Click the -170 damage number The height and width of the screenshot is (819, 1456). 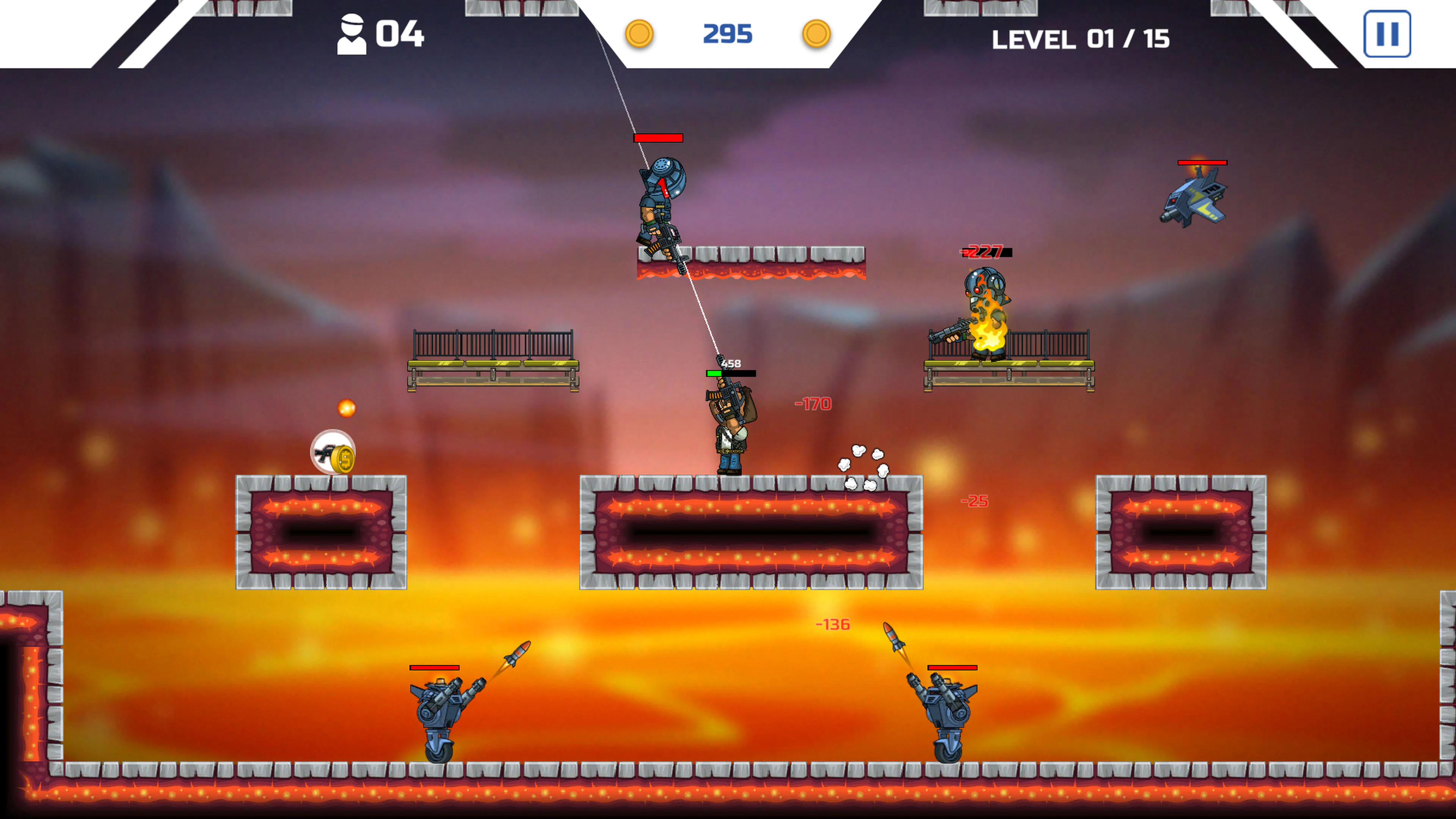point(813,403)
